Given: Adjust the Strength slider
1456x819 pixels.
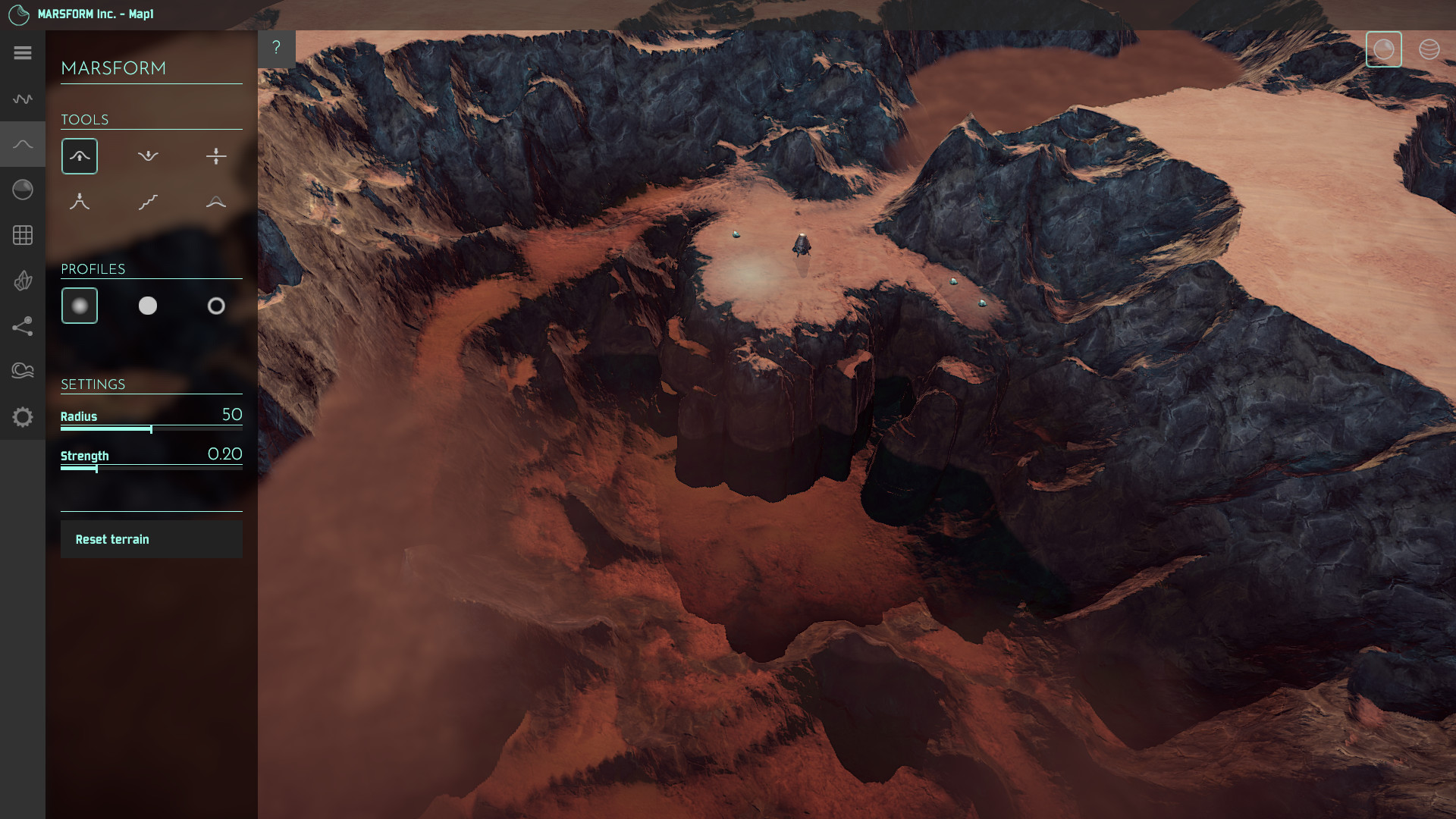Looking at the screenshot, I should point(97,469).
